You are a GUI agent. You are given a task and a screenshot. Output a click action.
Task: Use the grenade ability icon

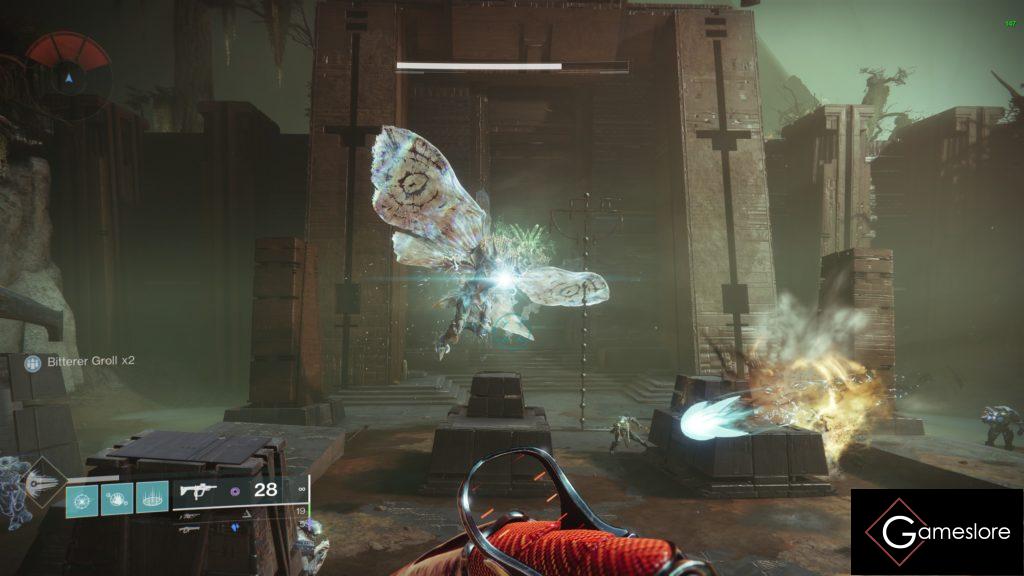click(82, 496)
